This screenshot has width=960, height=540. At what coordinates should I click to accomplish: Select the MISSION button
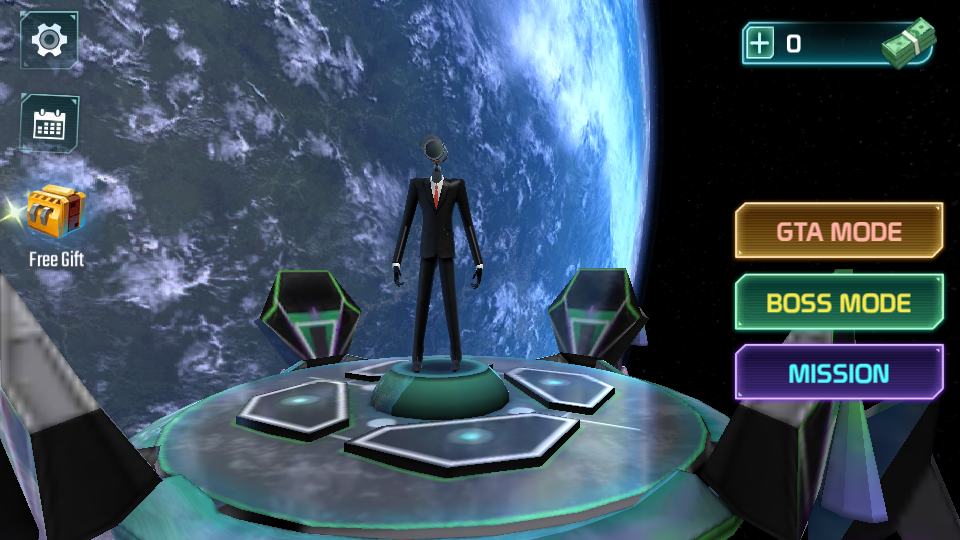[839, 373]
